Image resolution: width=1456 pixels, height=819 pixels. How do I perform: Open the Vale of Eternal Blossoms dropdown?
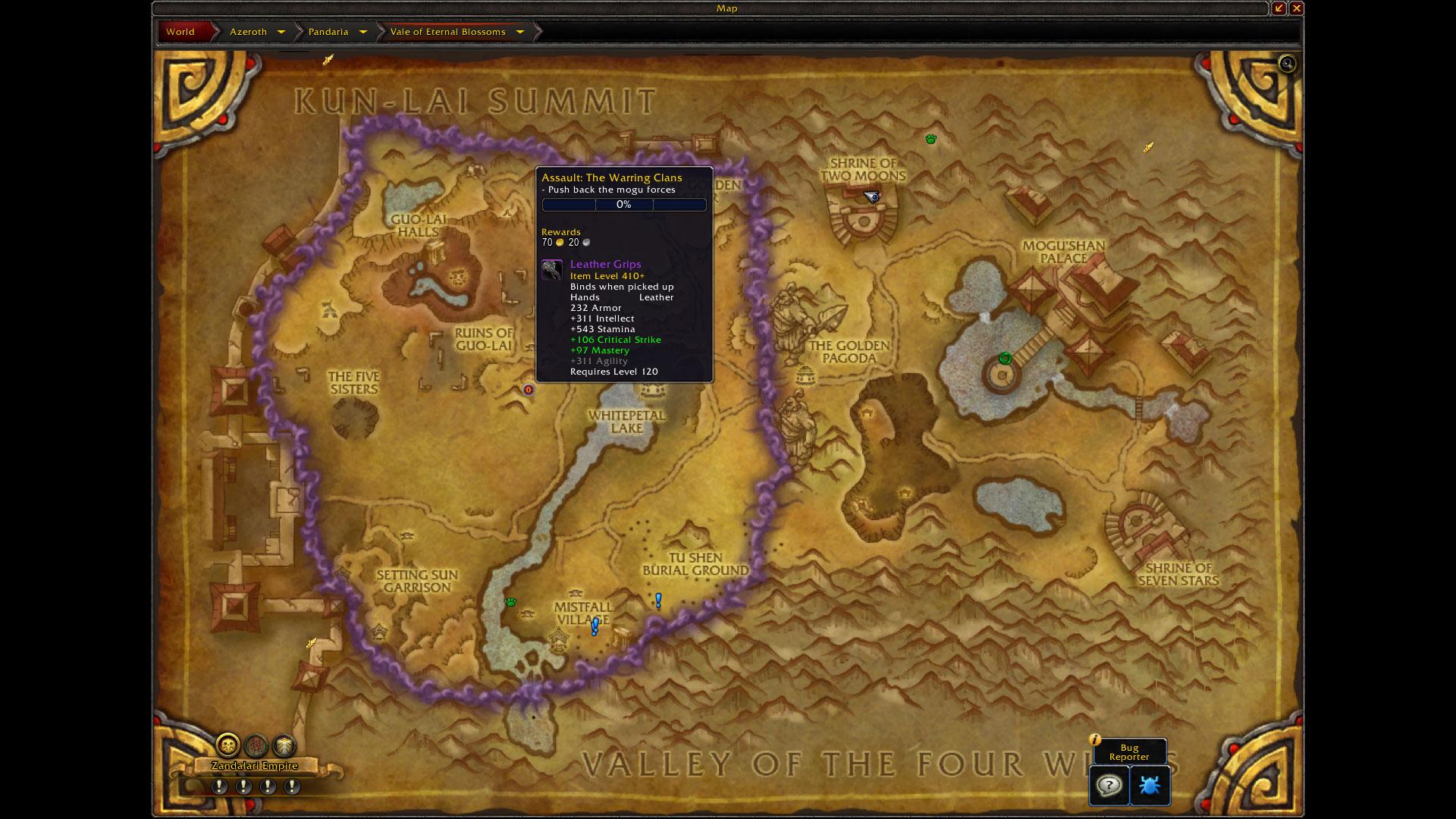tap(520, 32)
